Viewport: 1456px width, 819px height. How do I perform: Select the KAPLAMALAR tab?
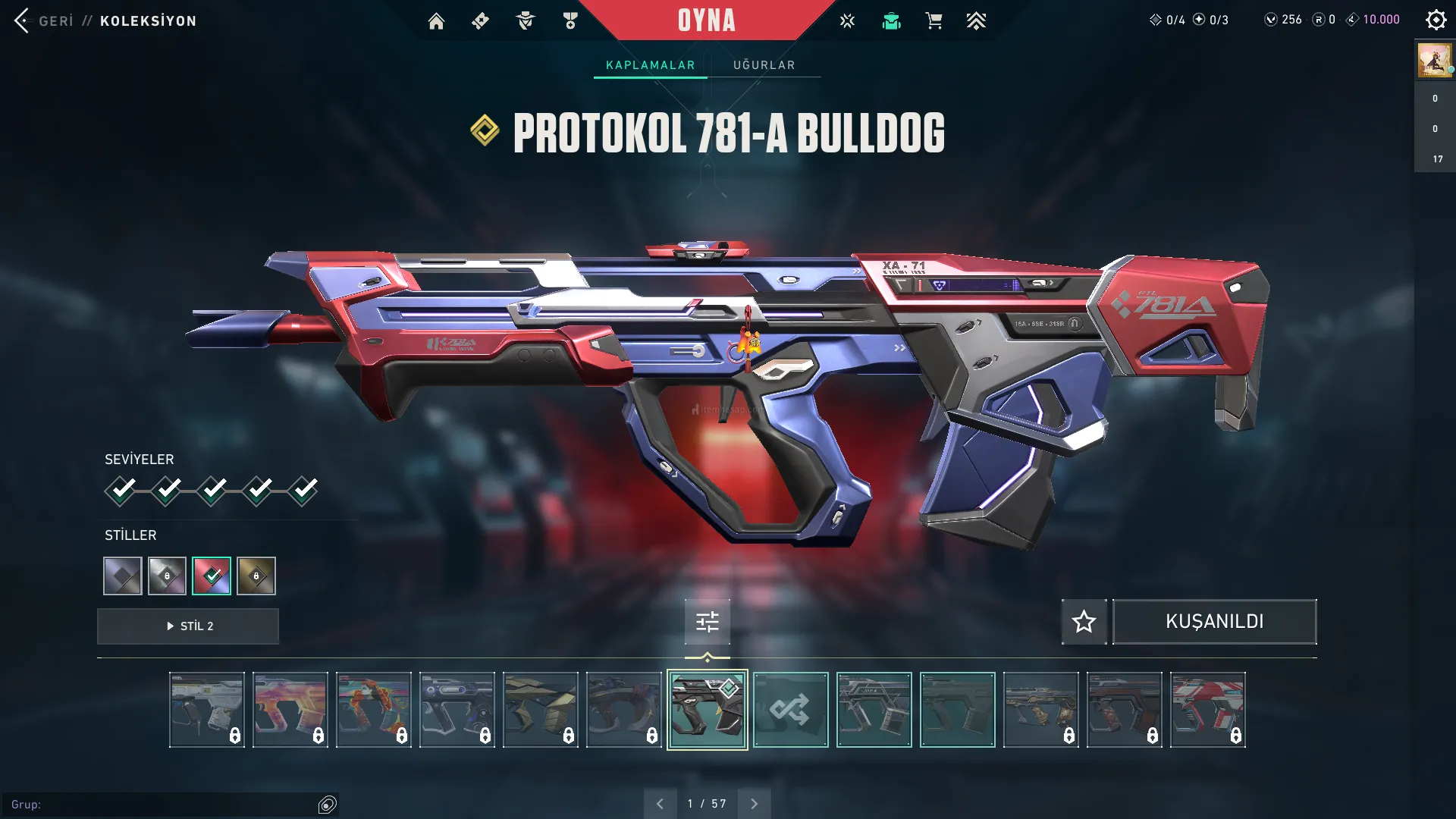(650, 65)
